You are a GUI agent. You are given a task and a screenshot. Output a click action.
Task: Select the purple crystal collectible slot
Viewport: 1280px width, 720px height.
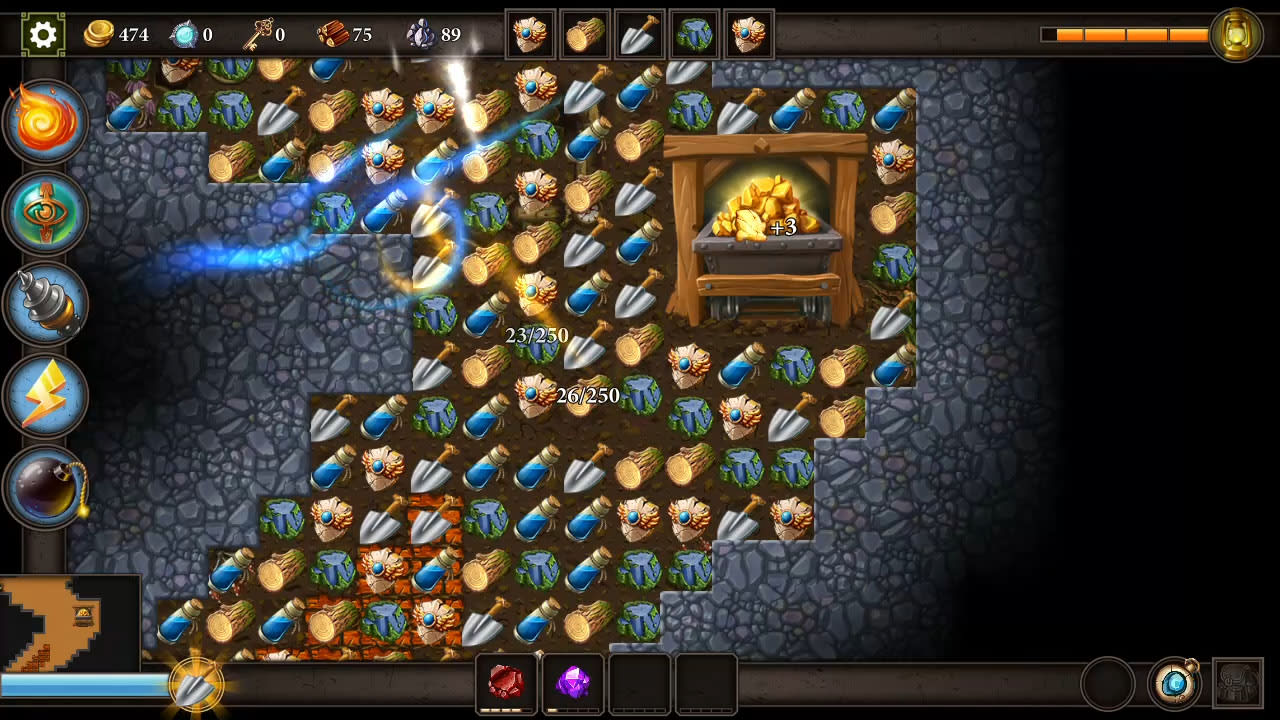tap(573, 683)
